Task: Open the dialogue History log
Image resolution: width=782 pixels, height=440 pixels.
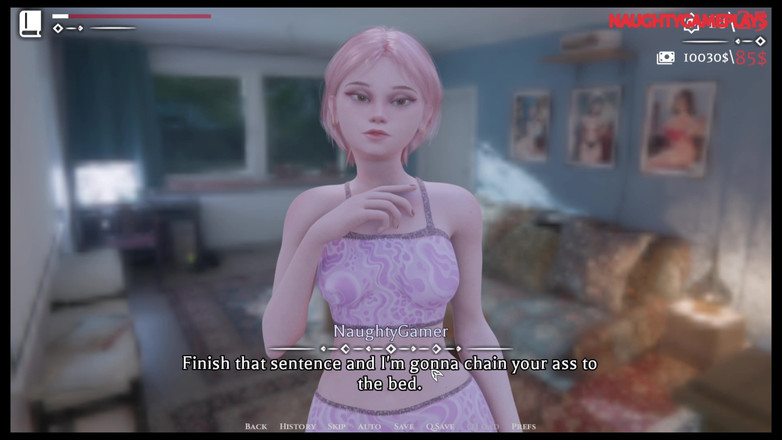Action: pos(297,427)
